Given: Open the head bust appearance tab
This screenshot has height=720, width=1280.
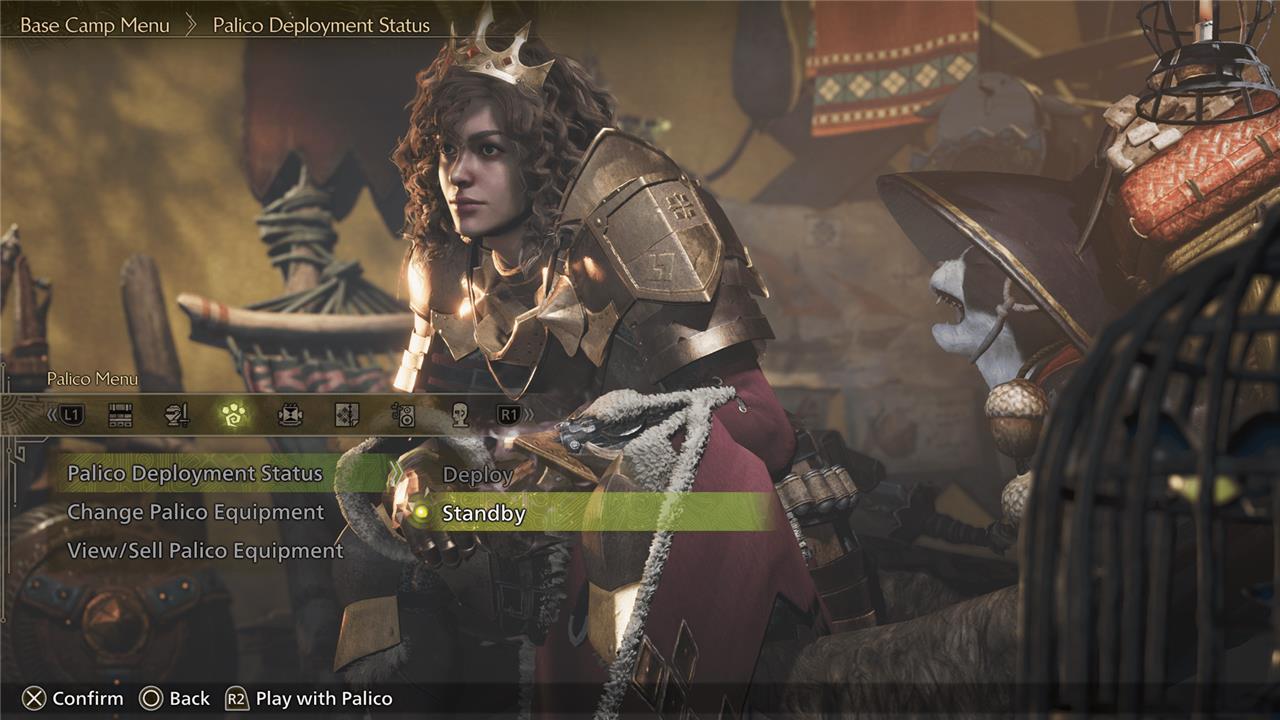Looking at the screenshot, I should [459, 415].
